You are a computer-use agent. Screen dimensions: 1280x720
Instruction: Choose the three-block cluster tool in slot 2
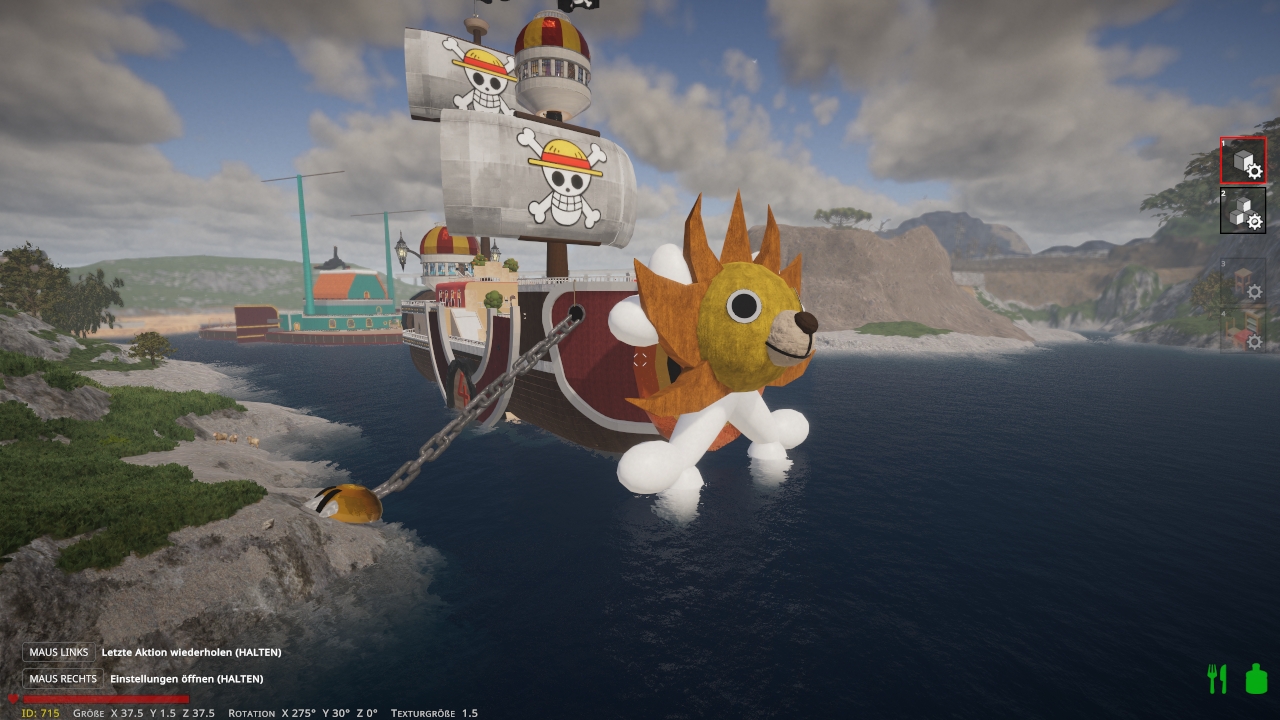tap(1243, 210)
